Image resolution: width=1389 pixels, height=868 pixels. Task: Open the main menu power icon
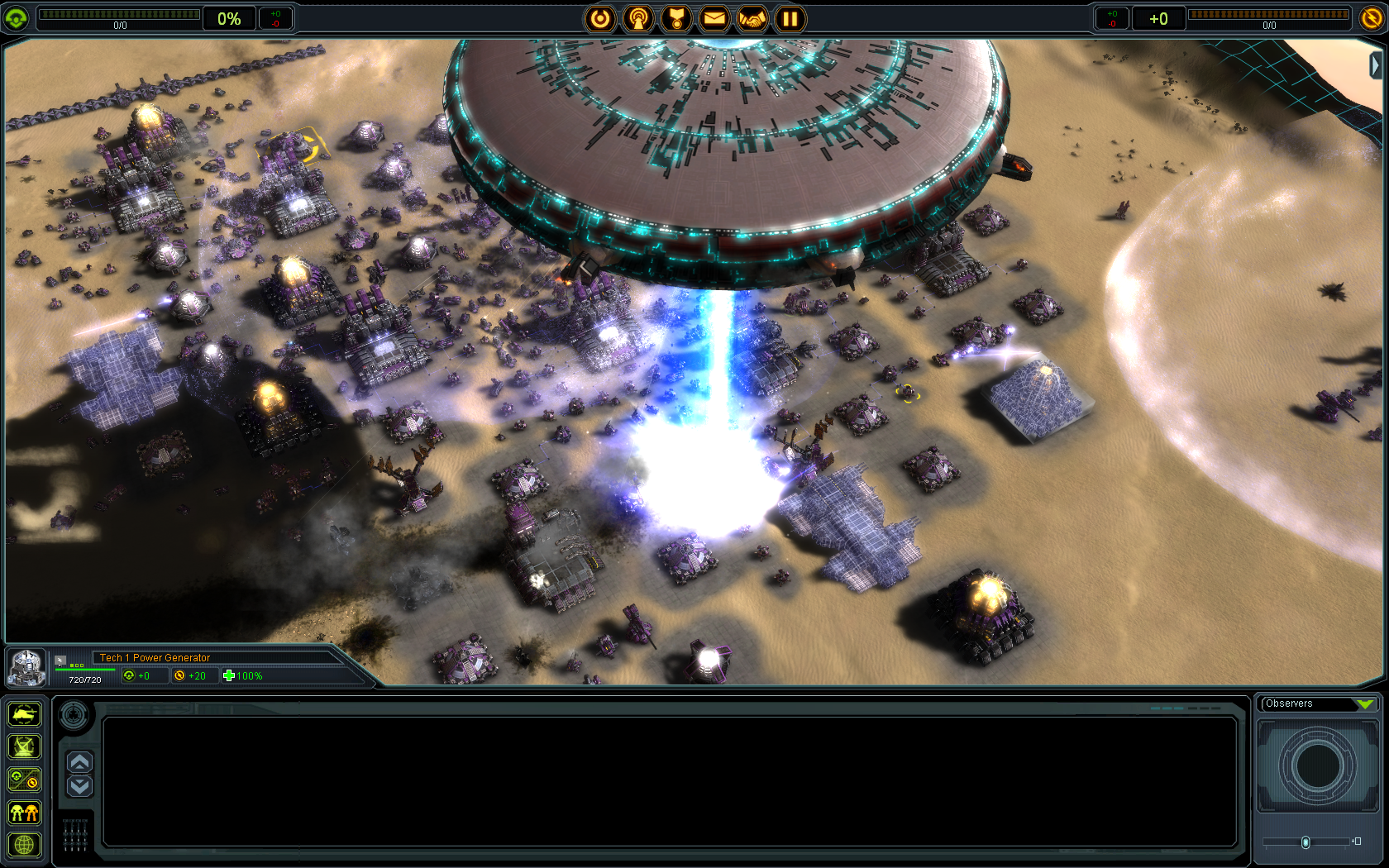pyautogui.click(x=600, y=18)
